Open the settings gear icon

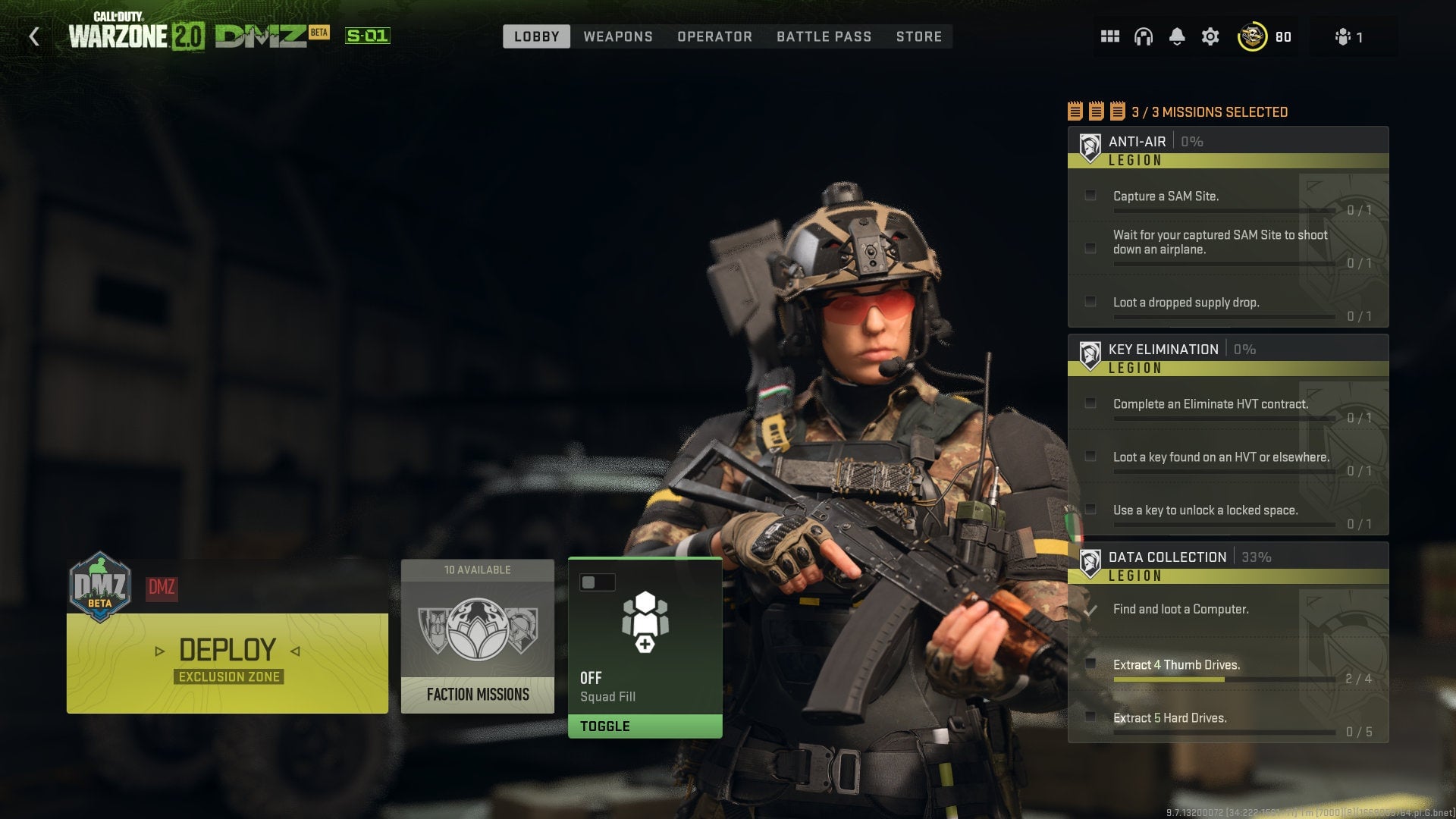(x=1212, y=36)
